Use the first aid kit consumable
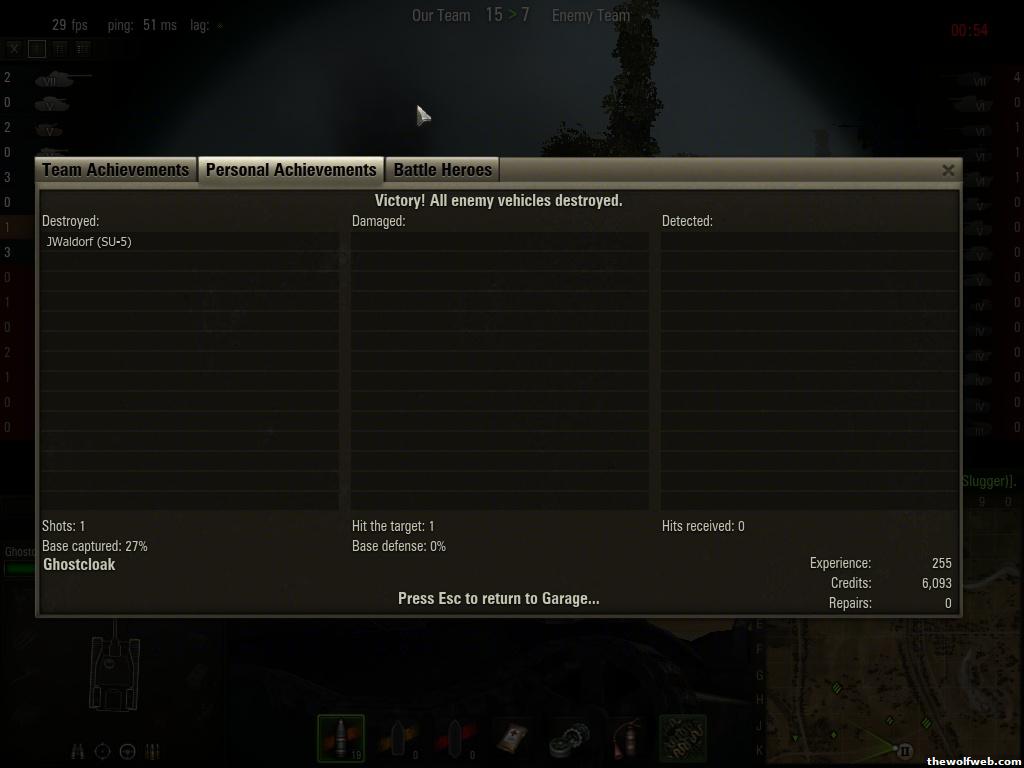The height and width of the screenshot is (768, 1024). [x=512, y=739]
